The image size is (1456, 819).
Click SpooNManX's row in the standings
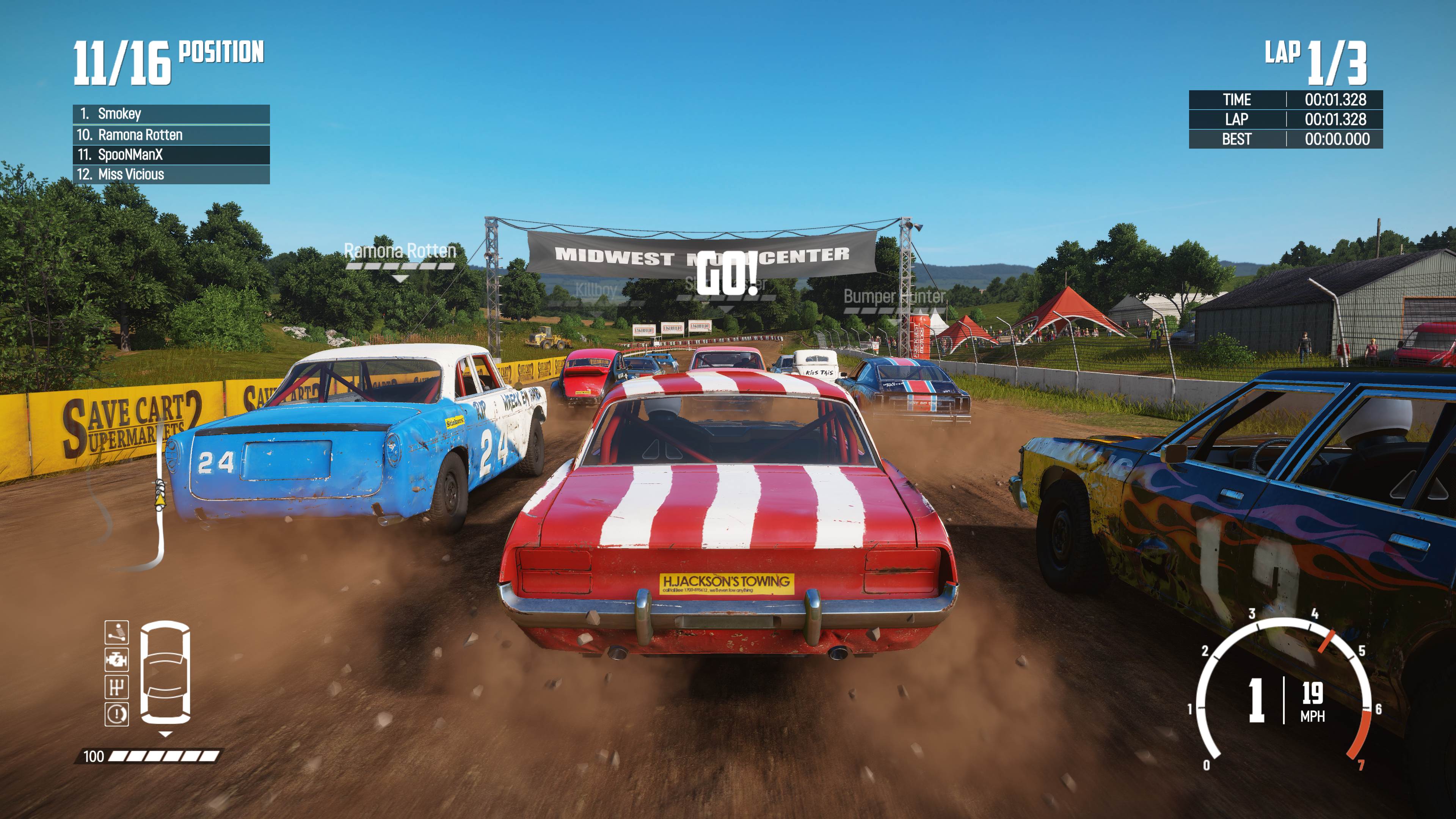pyautogui.click(x=171, y=155)
